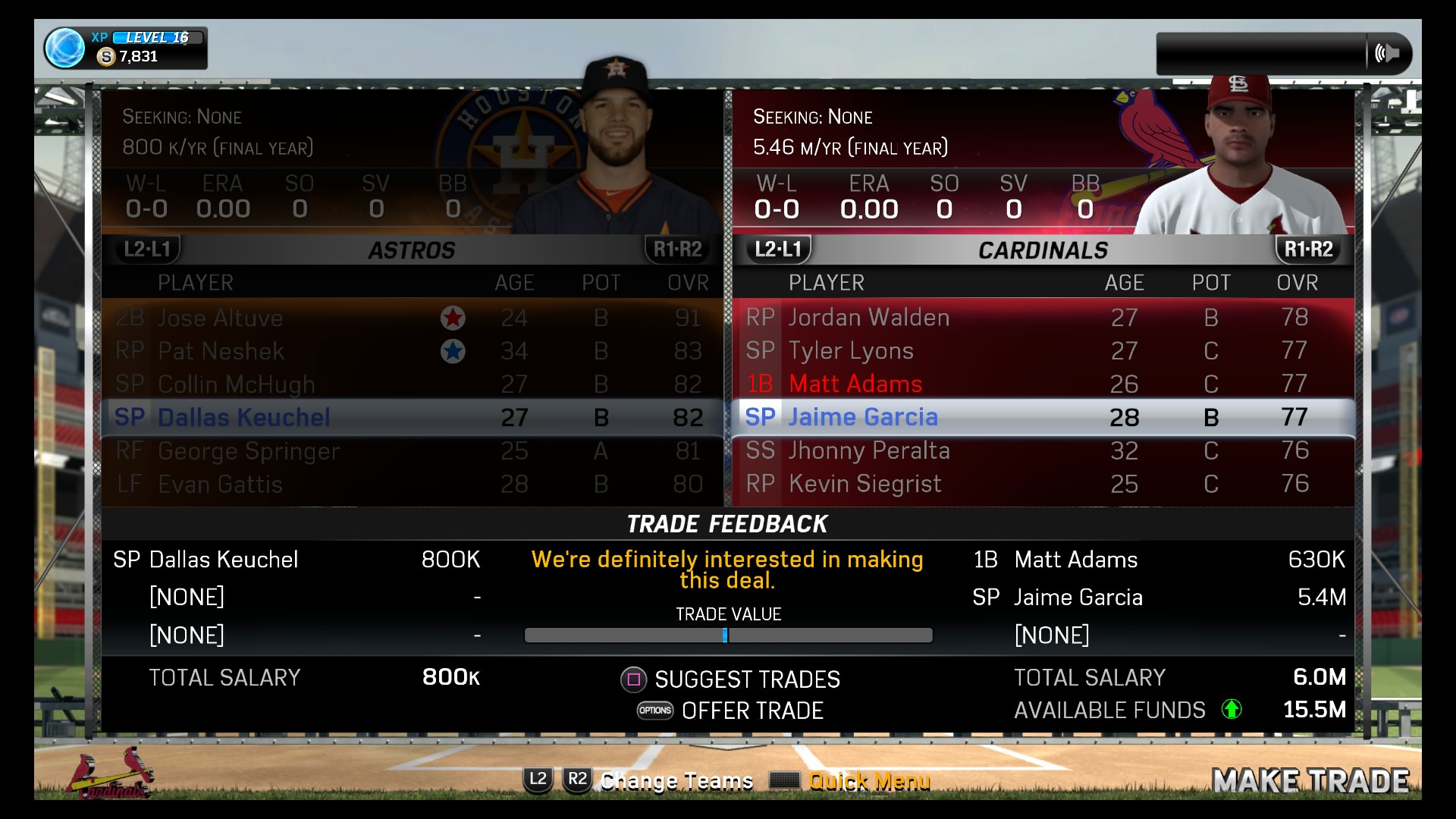Select Jose Altuve in Astros roster

pos(220,318)
